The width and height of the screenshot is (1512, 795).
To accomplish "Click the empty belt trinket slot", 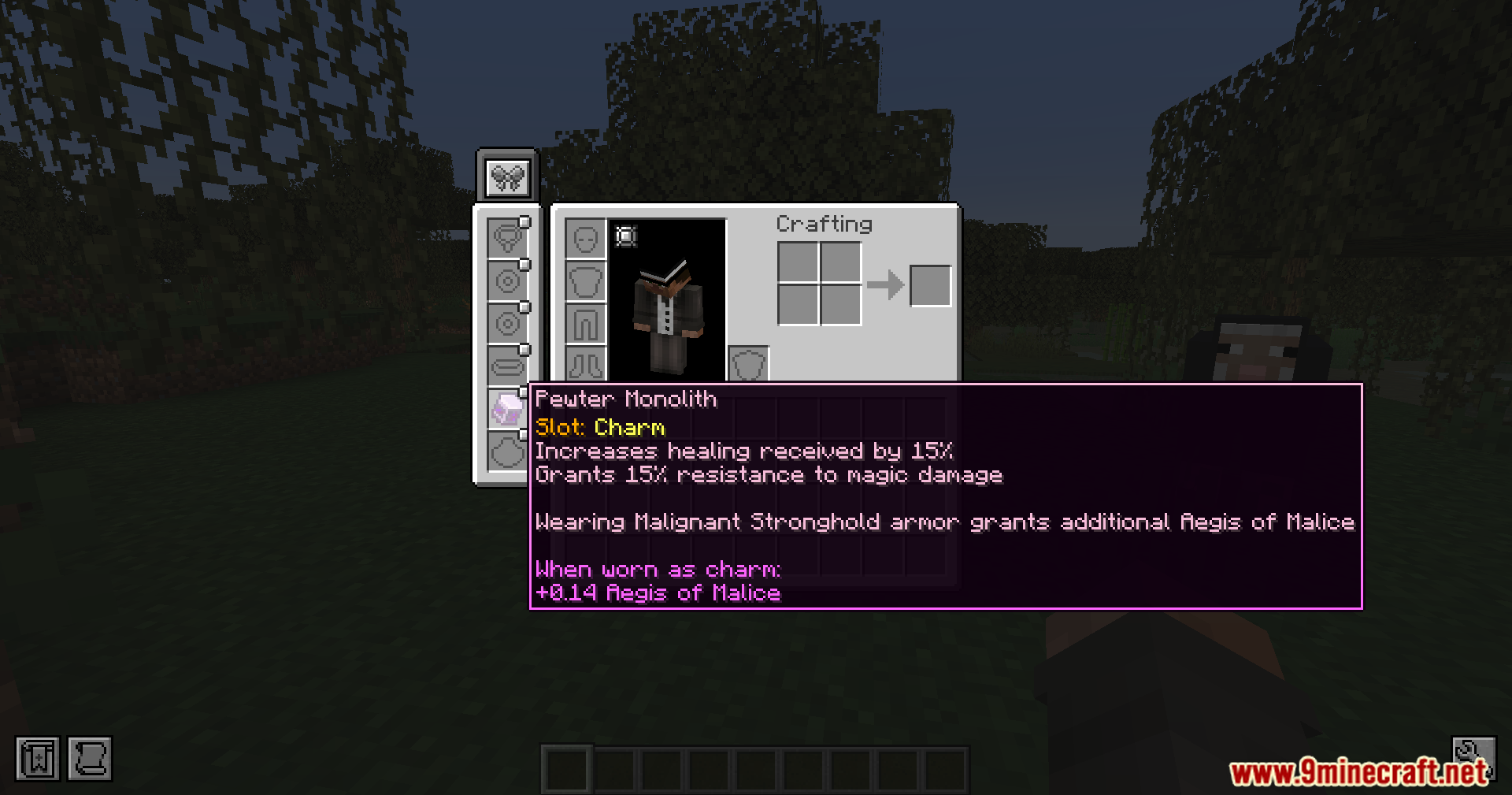I will (x=506, y=366).
